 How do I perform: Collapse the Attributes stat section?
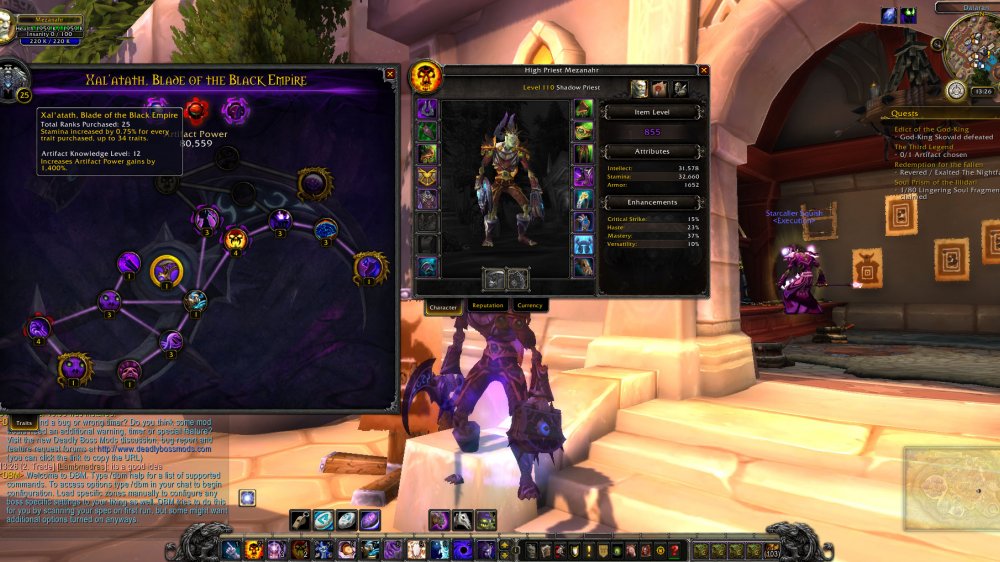(652, 151)
